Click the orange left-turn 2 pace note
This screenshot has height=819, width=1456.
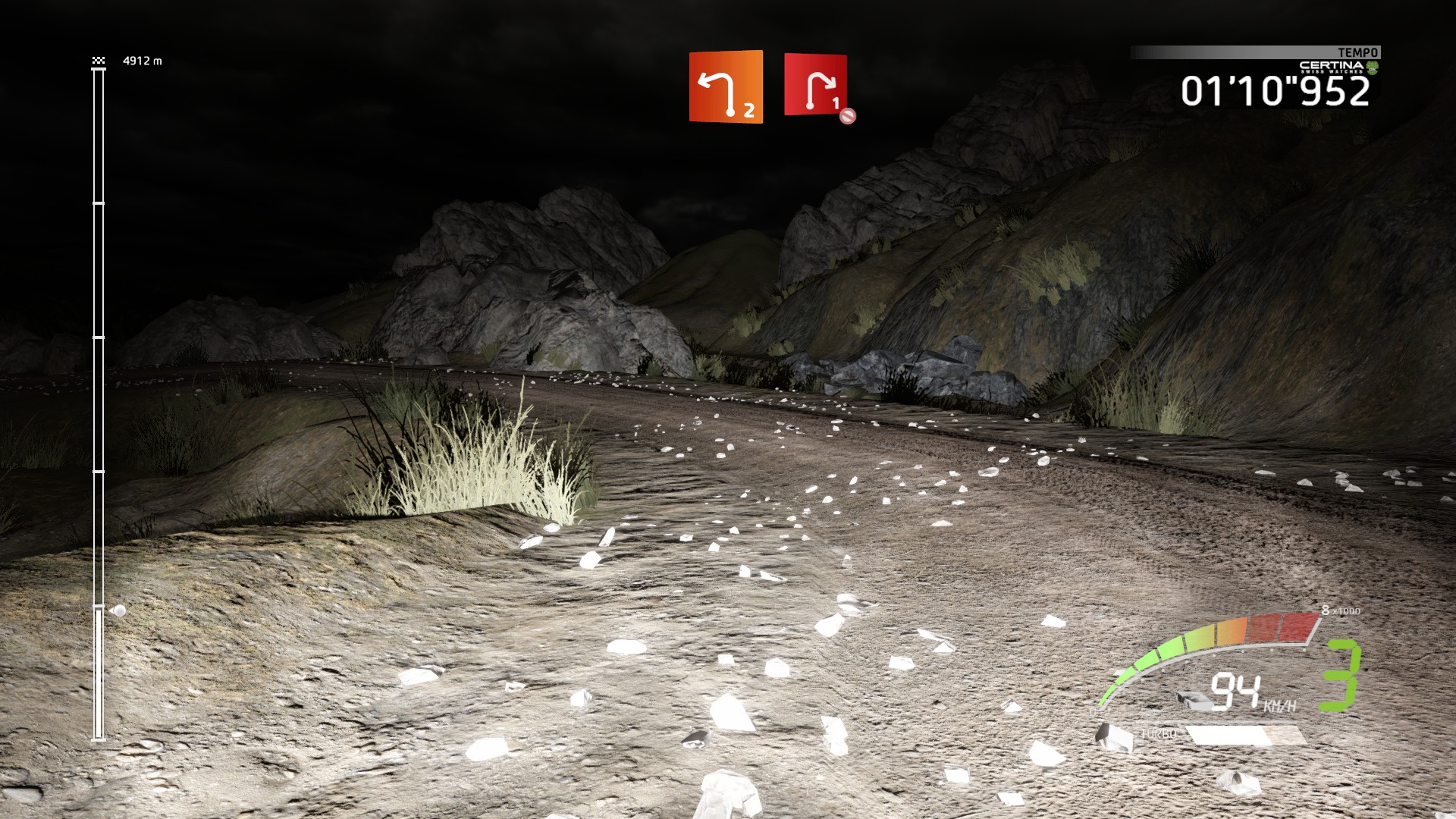726,86
